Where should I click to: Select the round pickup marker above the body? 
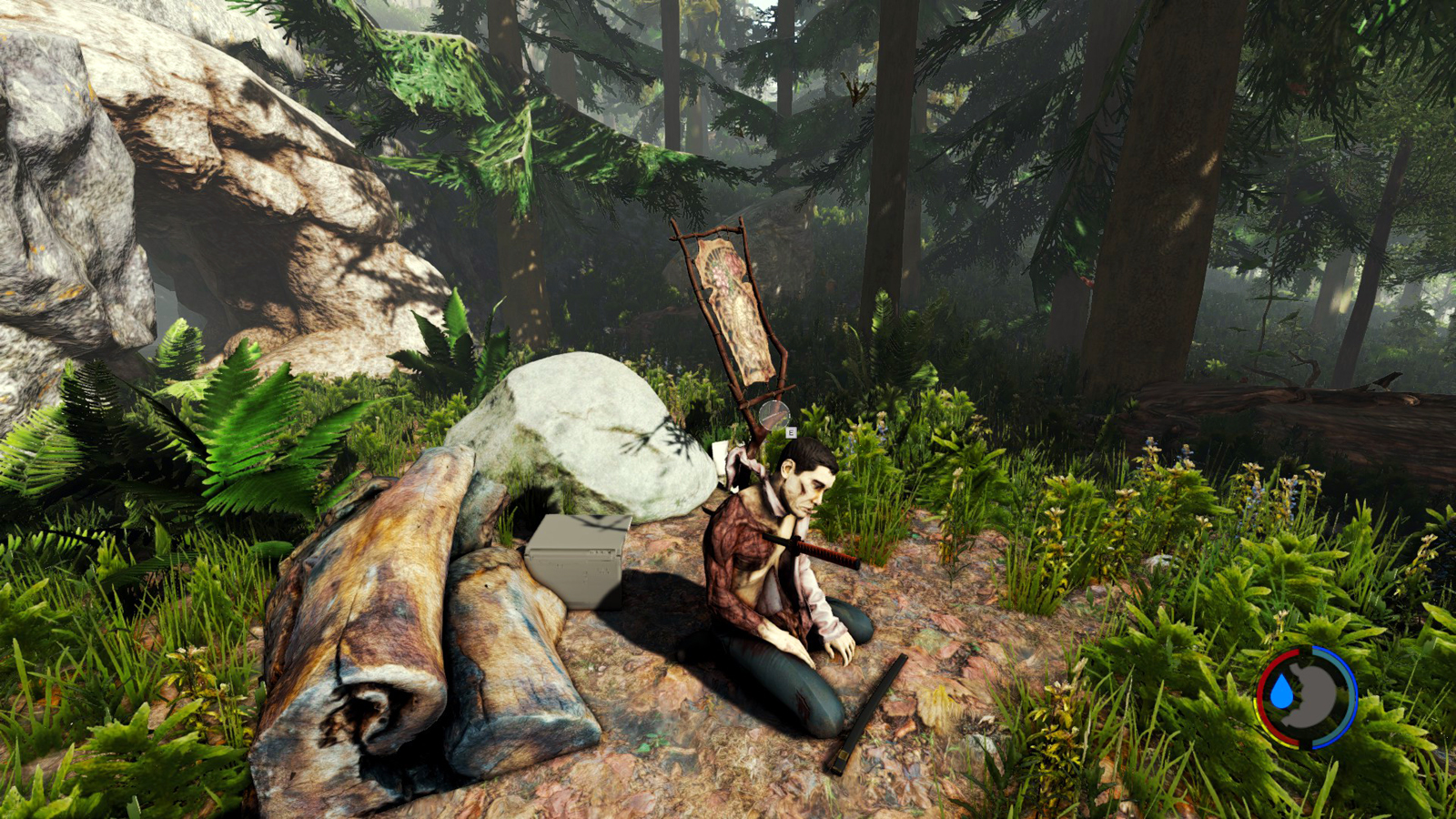click(x=773, y=416)
